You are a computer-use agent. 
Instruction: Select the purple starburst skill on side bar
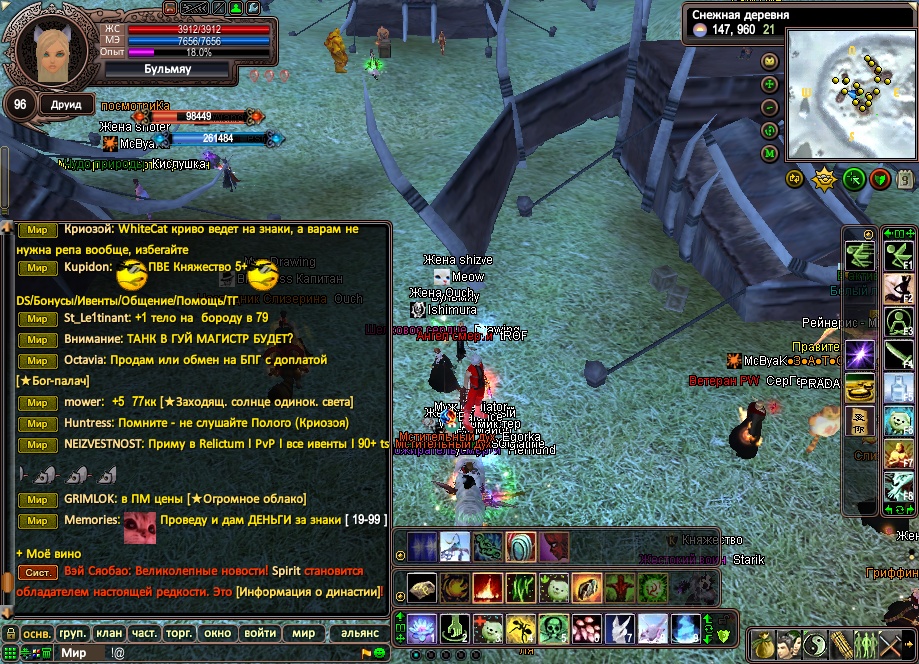pos(860,354)
